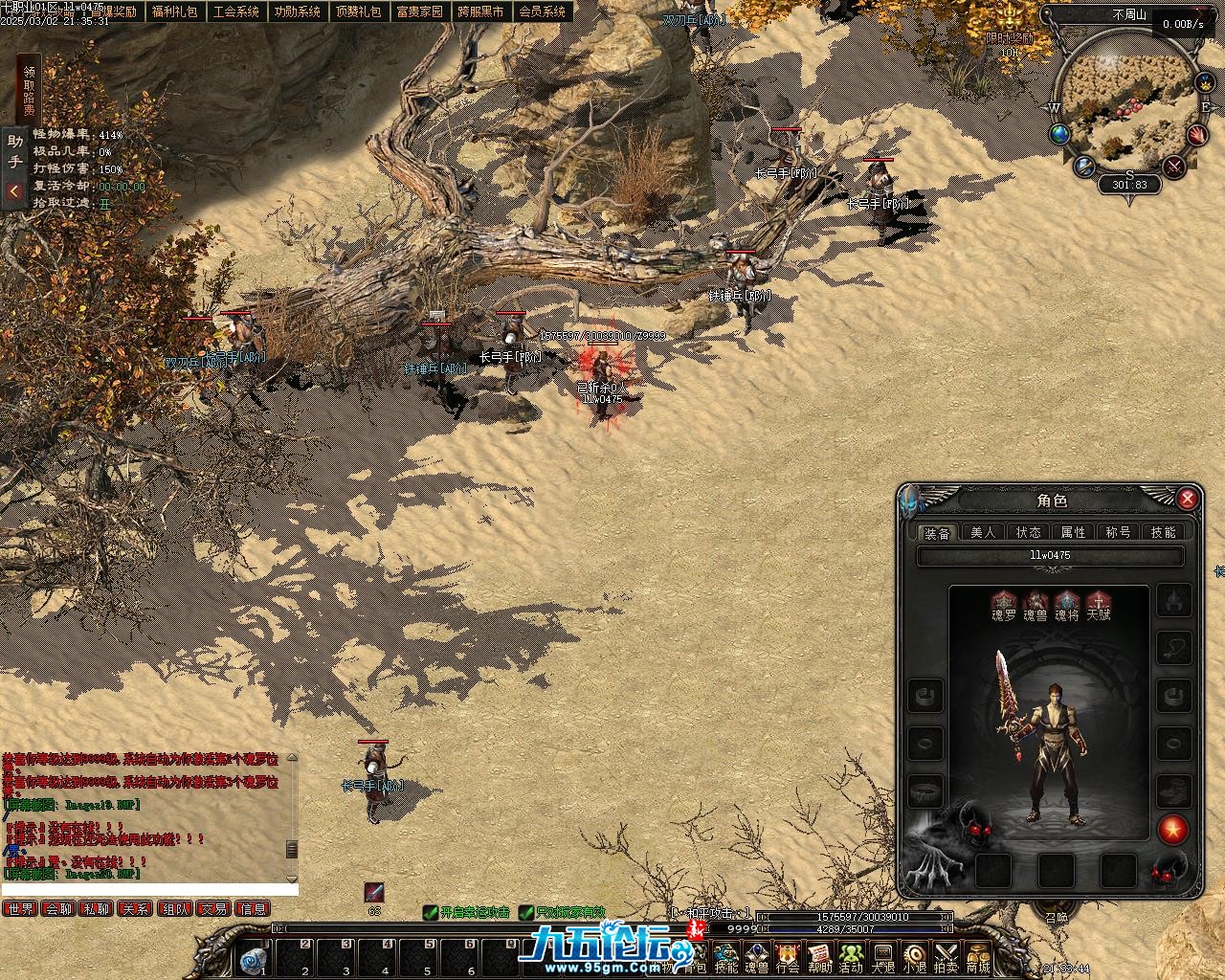Toggle the 开启幸运攻击 lucky attack checkbox

[432, 913]
